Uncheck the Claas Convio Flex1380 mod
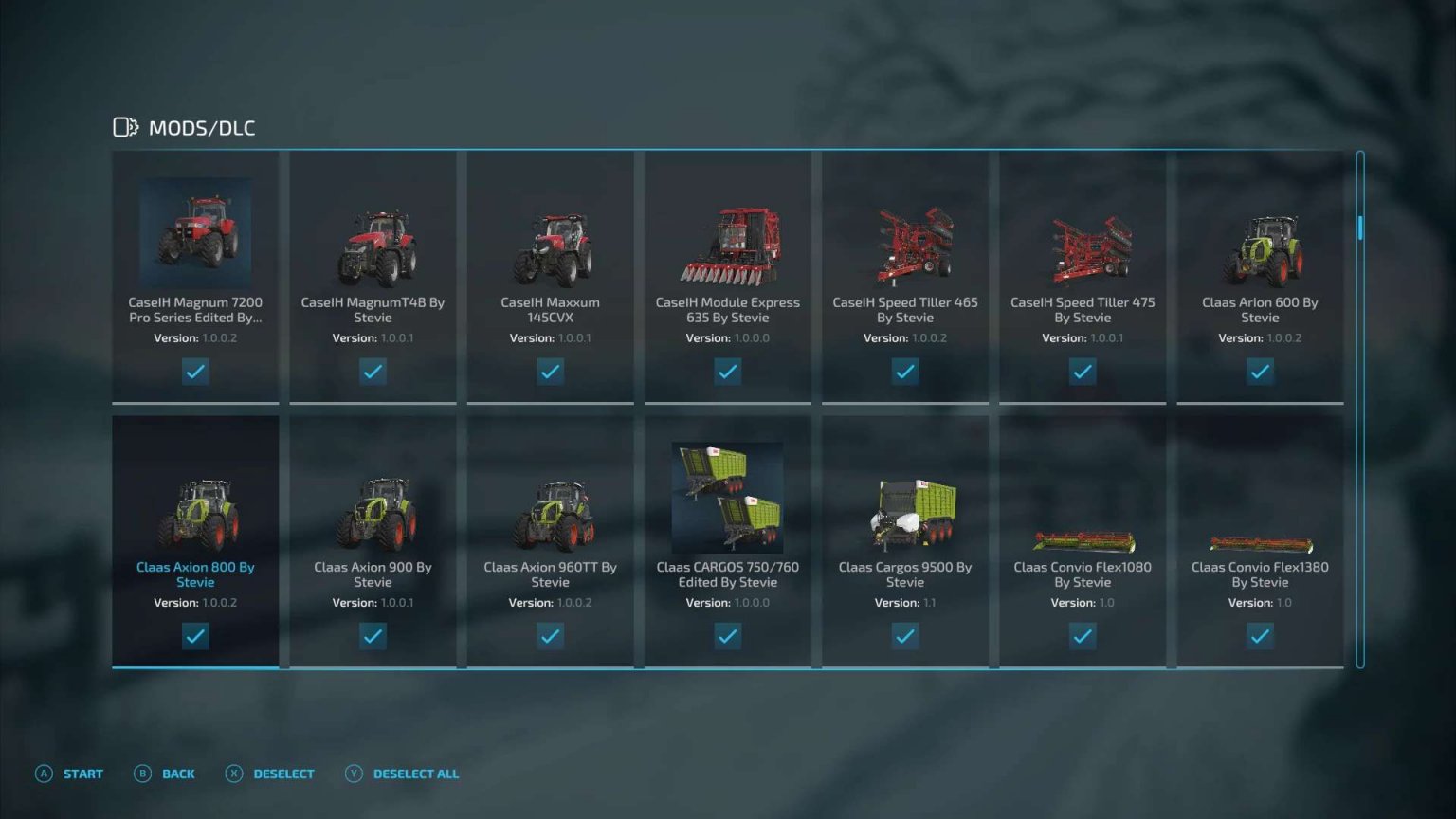The height and width of the screenshot is (819, 1456). click(1260, 636)
